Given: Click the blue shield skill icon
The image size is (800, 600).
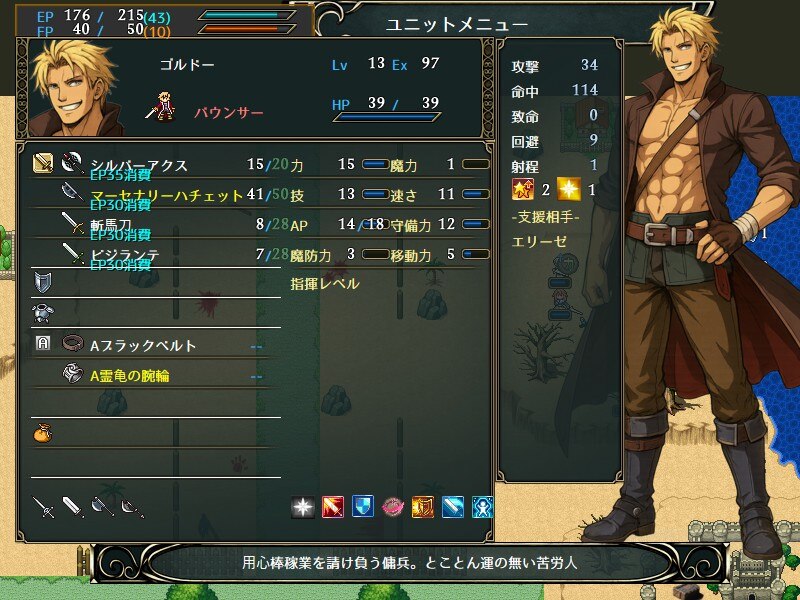Looking at the screenshot, I should (x=363, y=507).
